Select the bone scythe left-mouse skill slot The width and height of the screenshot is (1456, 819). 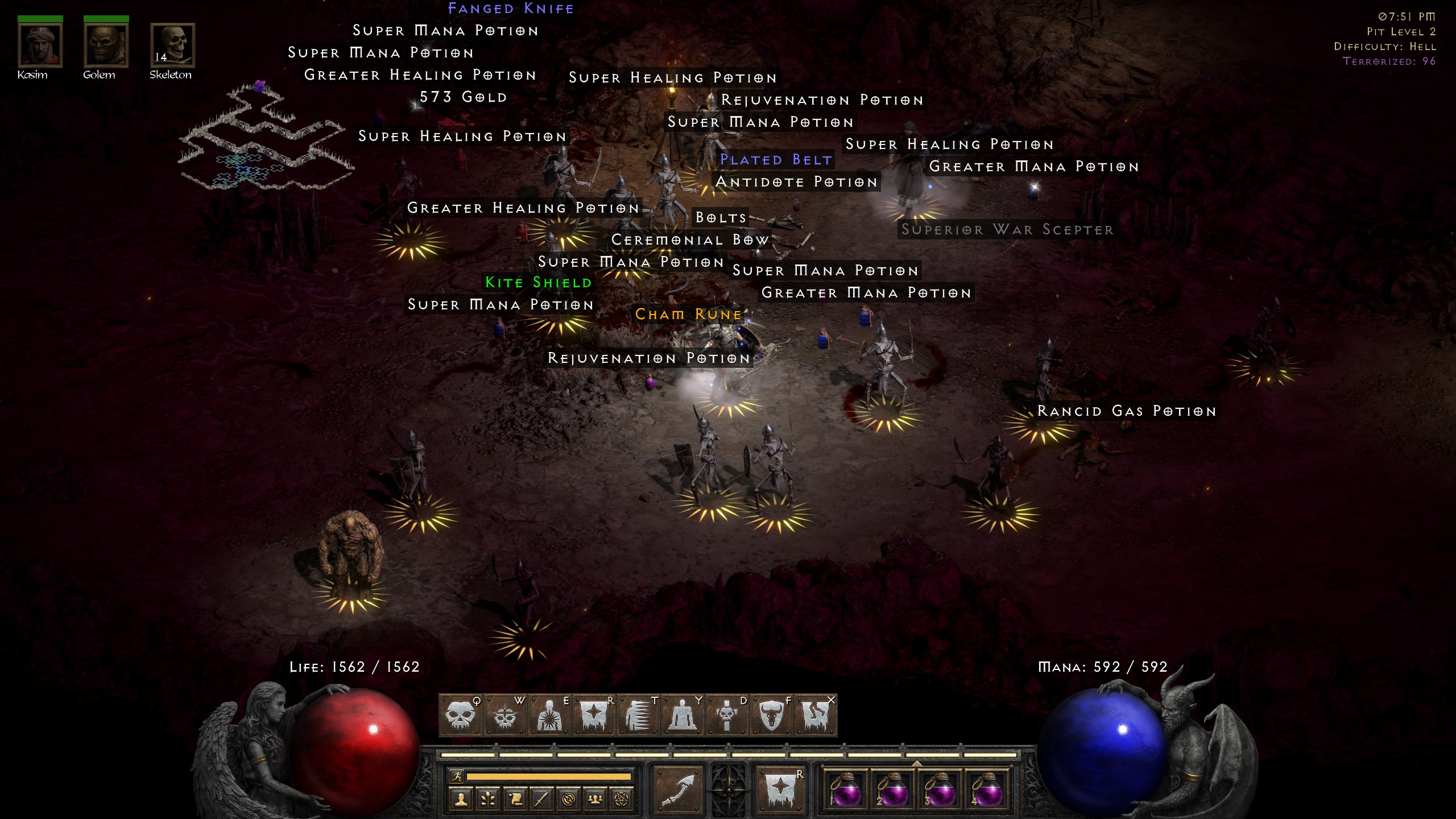click(x=677, y=789)
